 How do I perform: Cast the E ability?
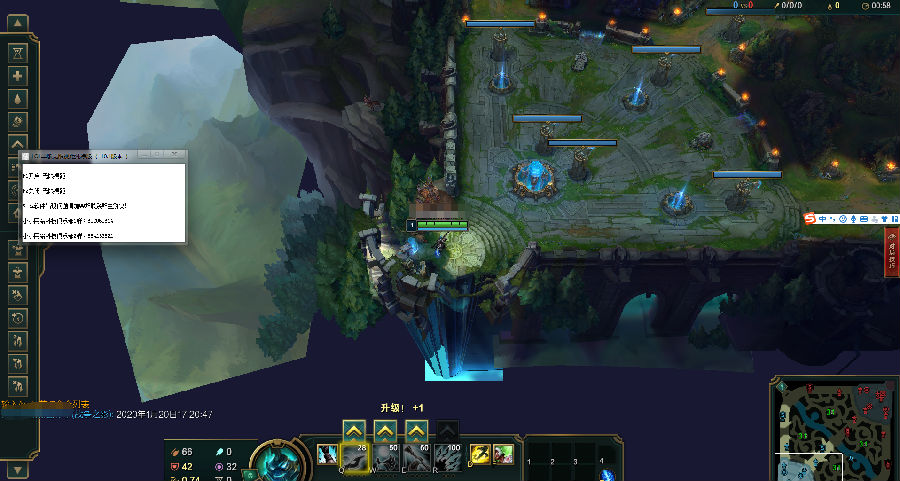click(417, 457)
